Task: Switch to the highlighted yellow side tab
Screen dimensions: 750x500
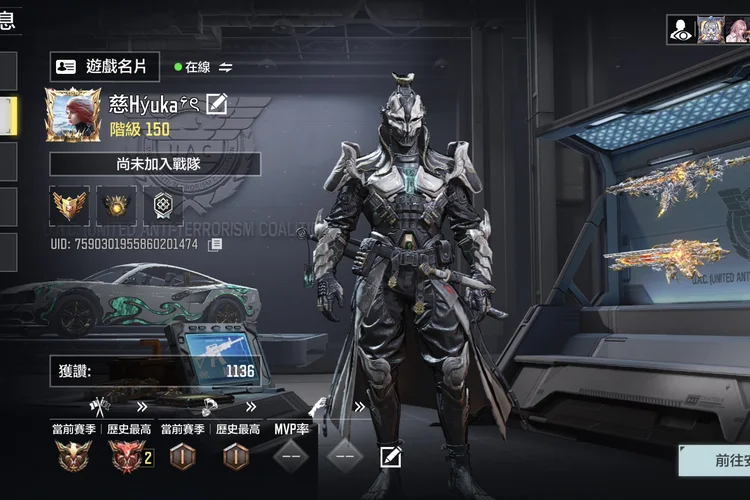Action: [8, 115]
